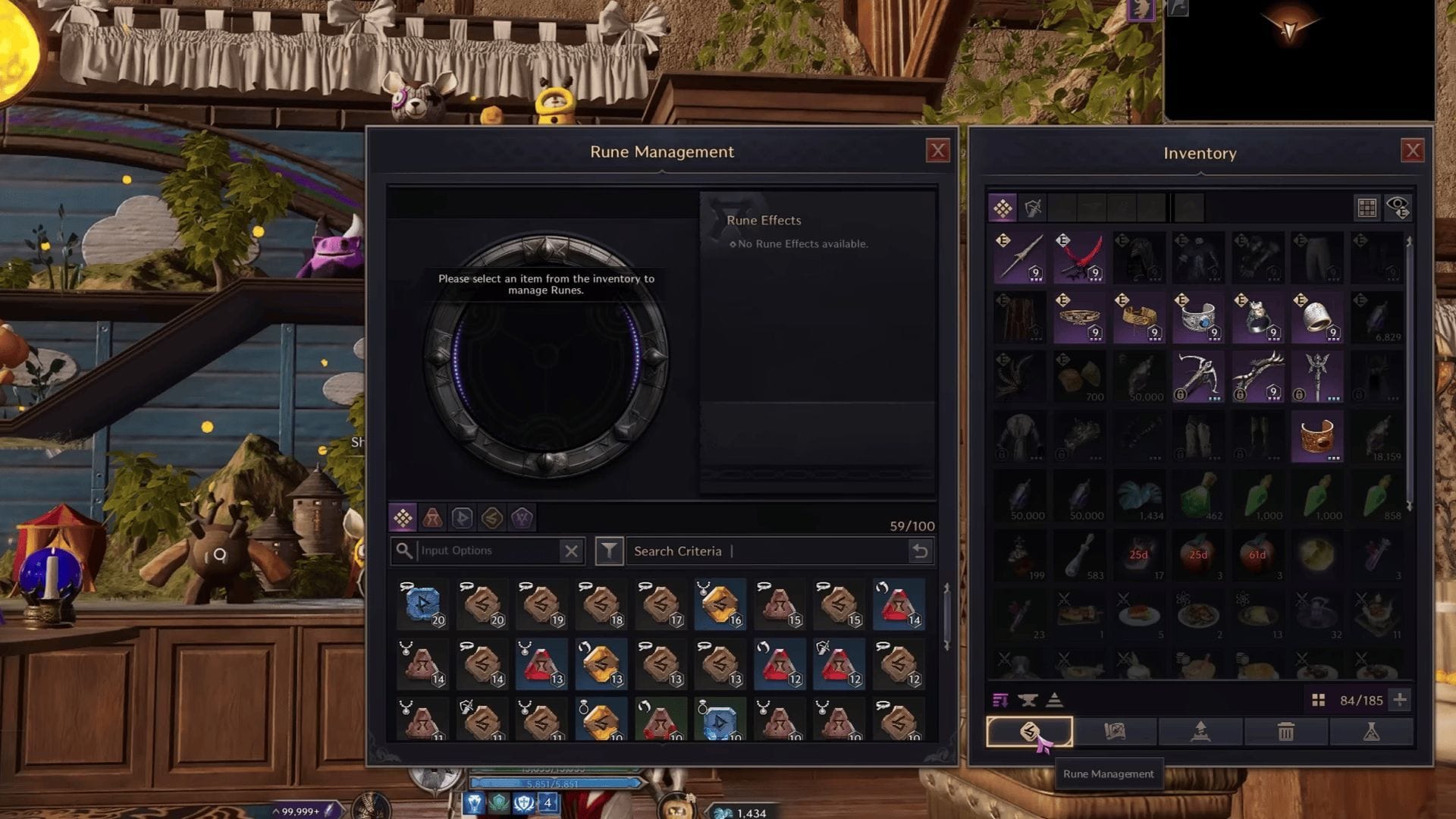Click inside the Search Criteria input field

758,551
